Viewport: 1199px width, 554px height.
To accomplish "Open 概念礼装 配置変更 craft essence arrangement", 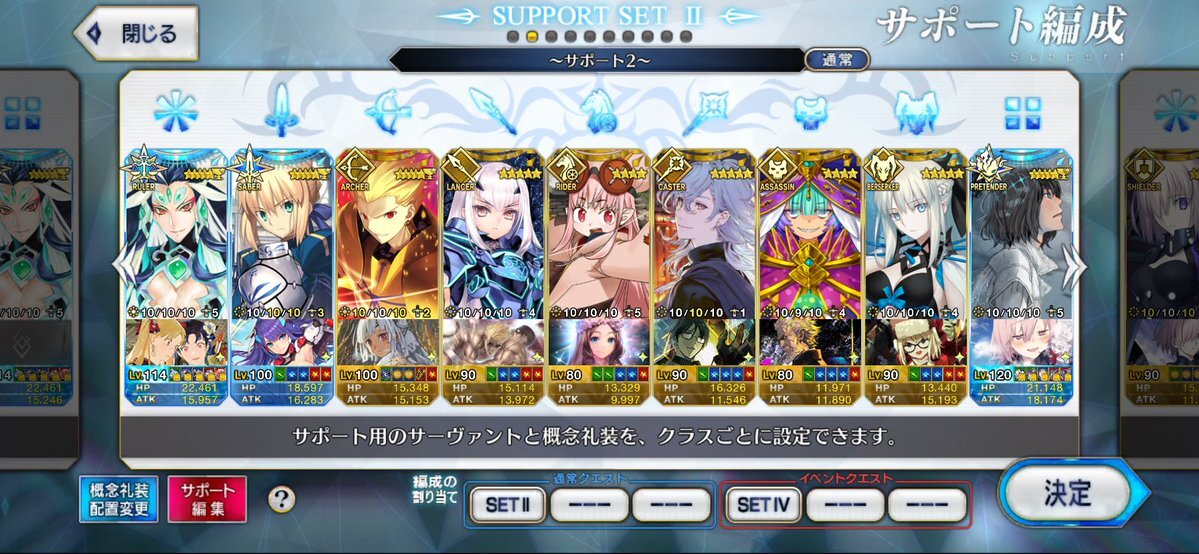I will pyautogui.click(x=119, y=499).
